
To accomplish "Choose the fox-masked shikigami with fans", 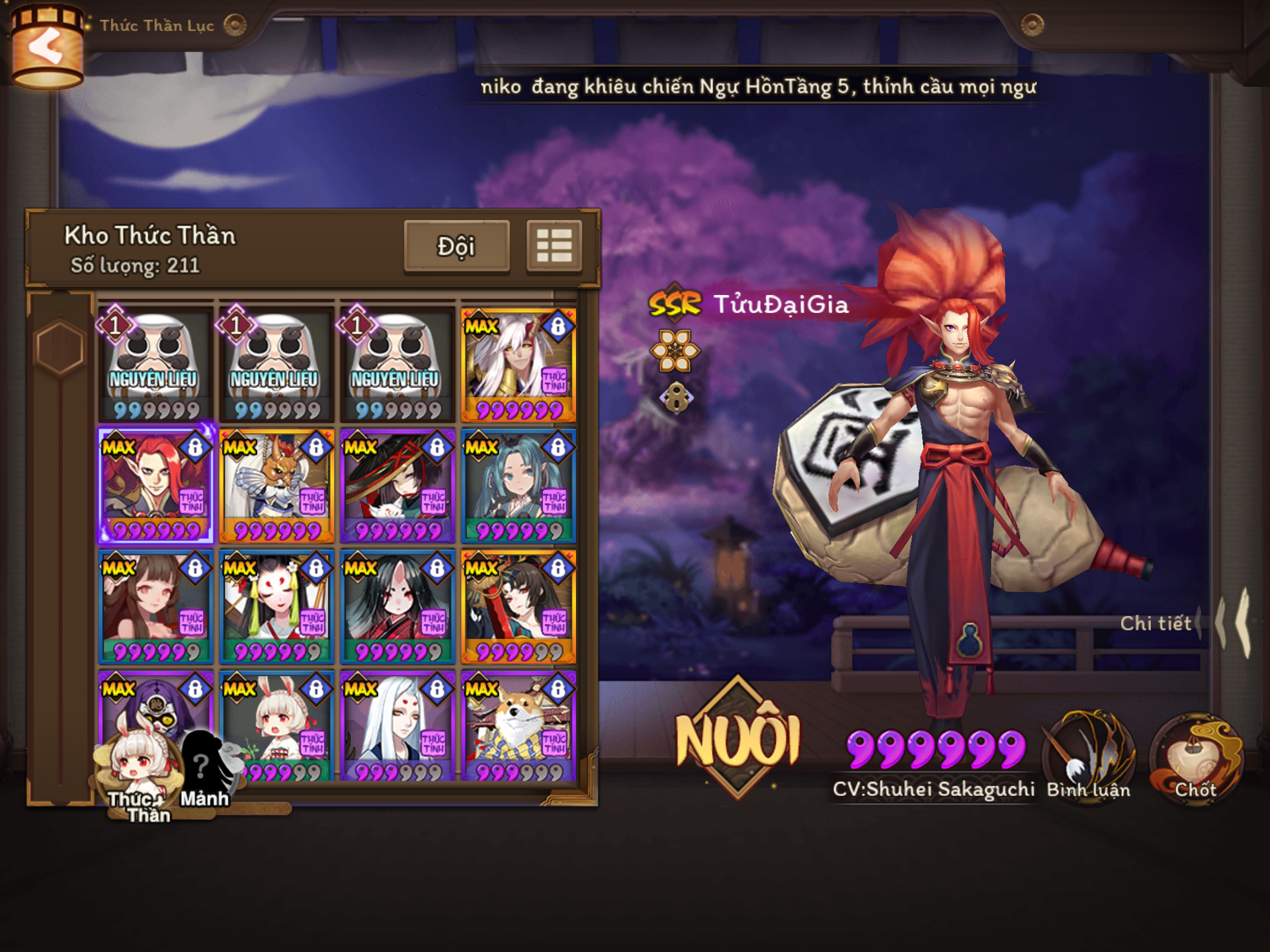I will tap(276, 606).
